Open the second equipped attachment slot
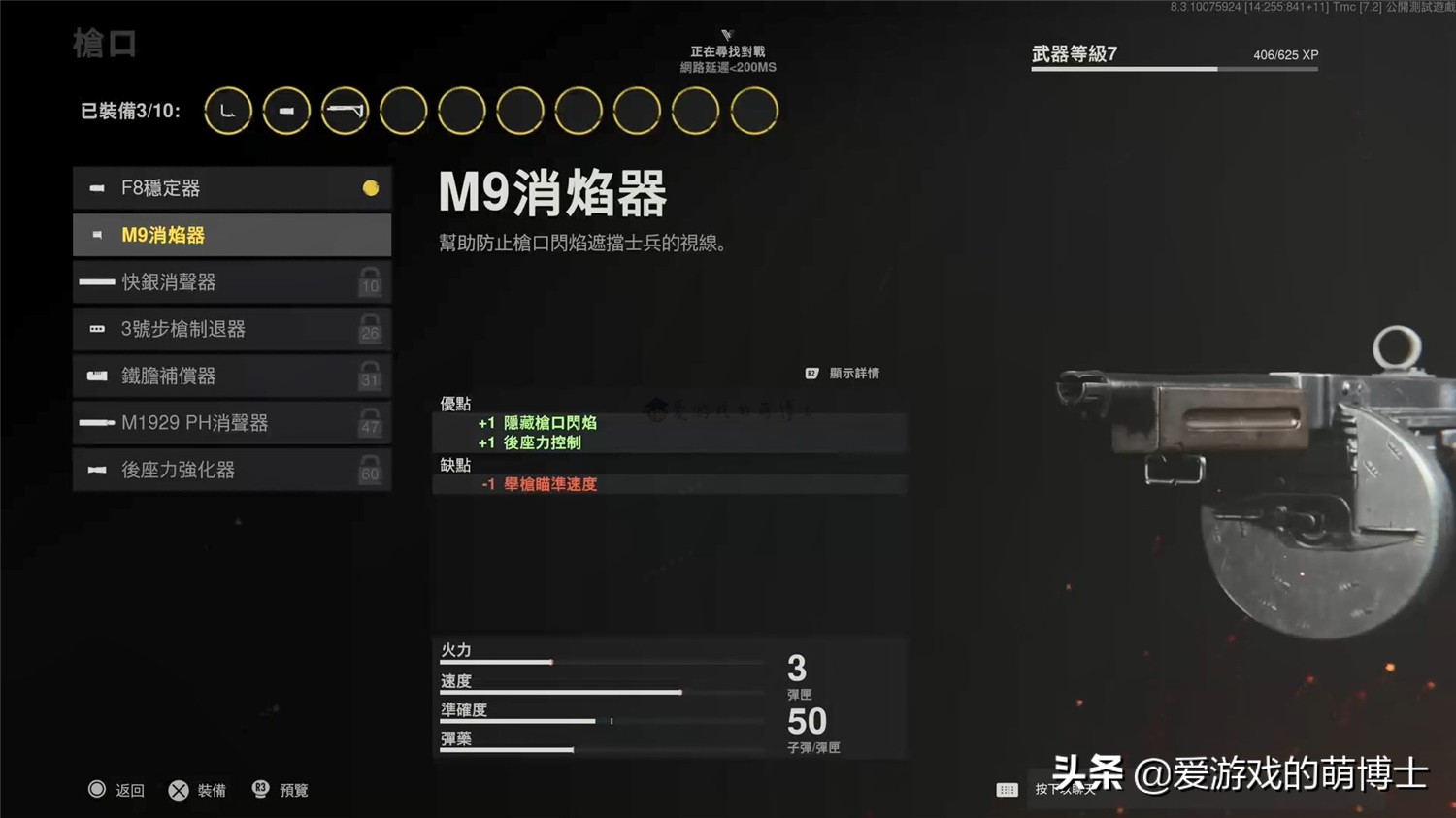 click(286, 110)
